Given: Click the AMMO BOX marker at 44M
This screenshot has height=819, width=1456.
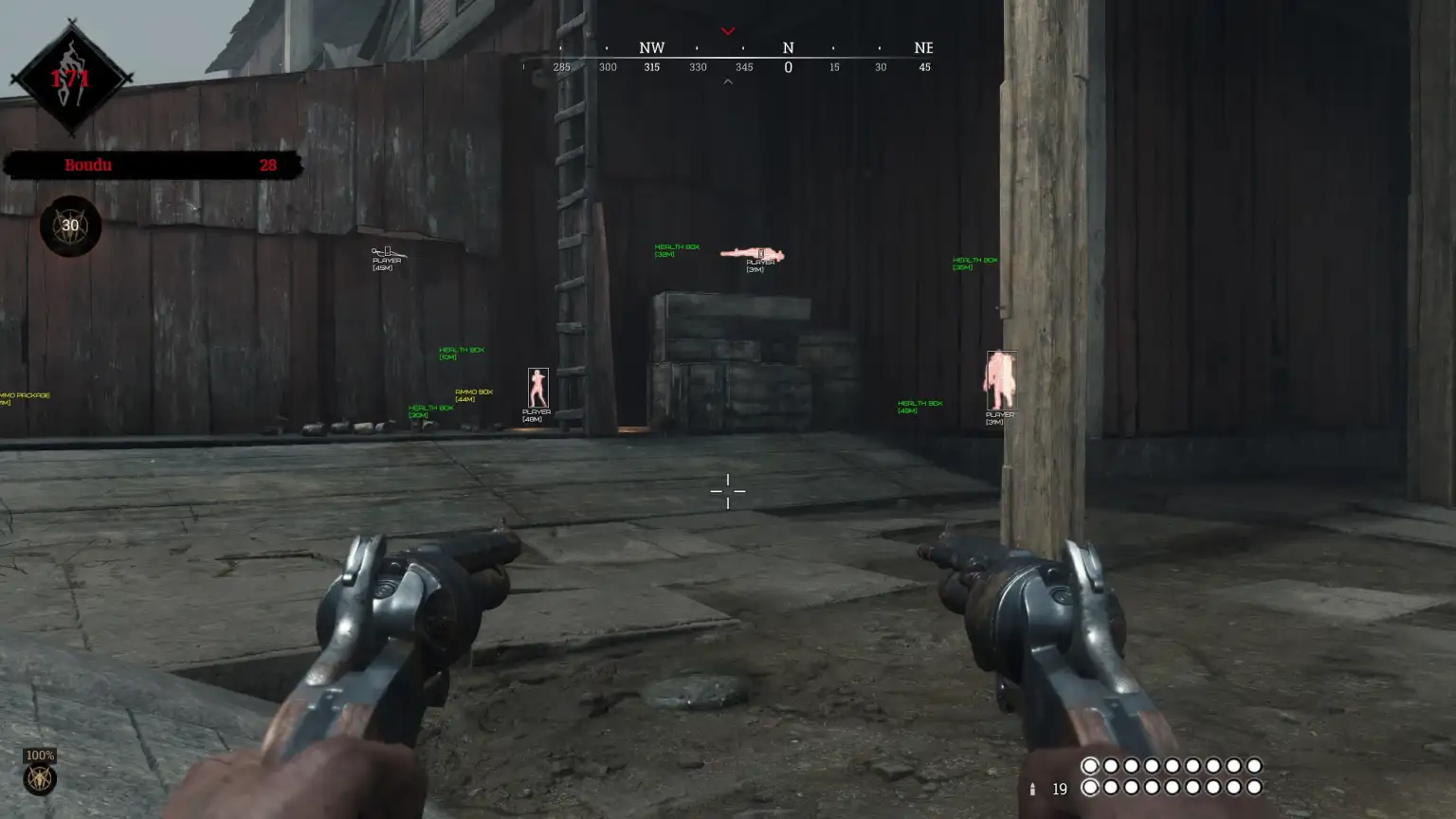Looking at the screenshot, I should click(x=475, y=393).
